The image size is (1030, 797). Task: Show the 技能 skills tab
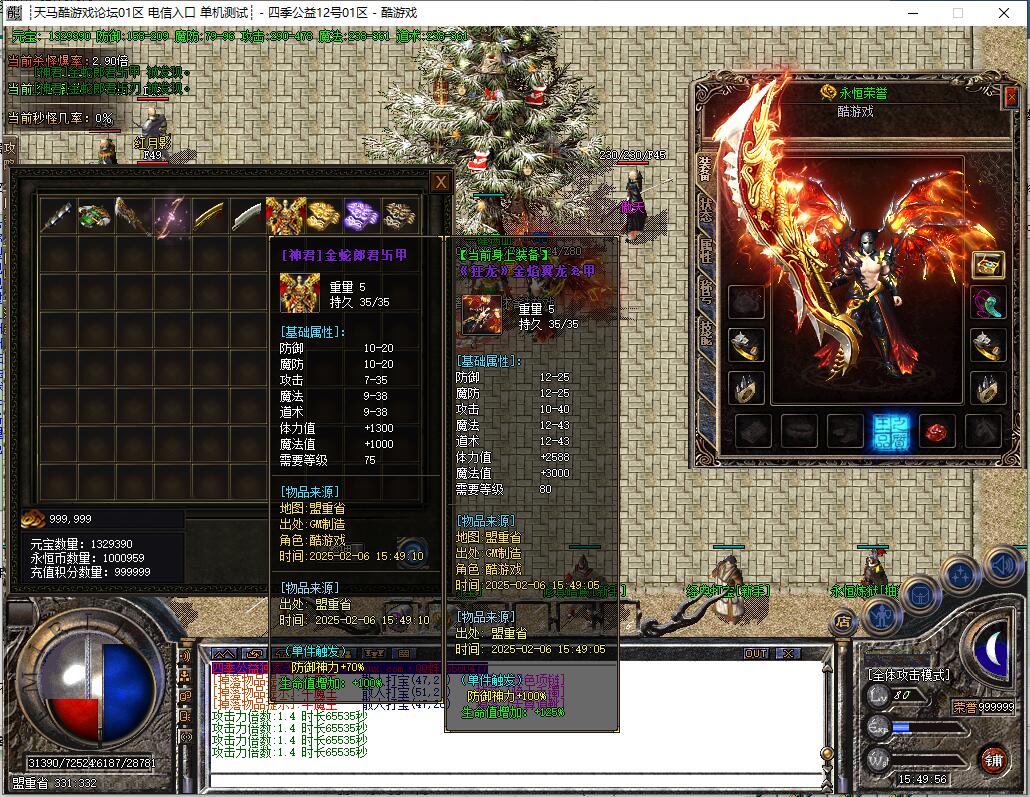(705, 331)
